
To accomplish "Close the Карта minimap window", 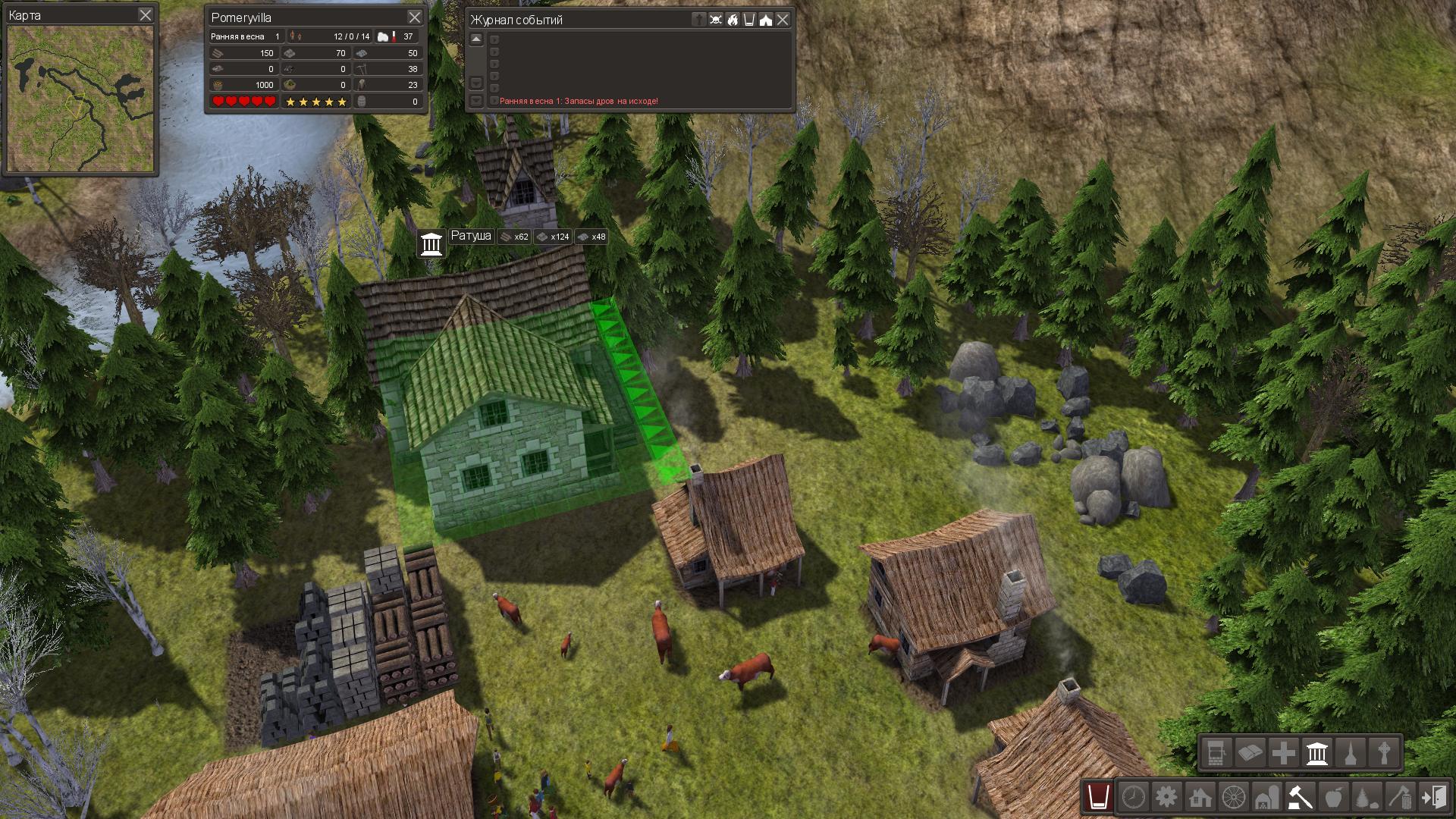I will pos(146,14).
